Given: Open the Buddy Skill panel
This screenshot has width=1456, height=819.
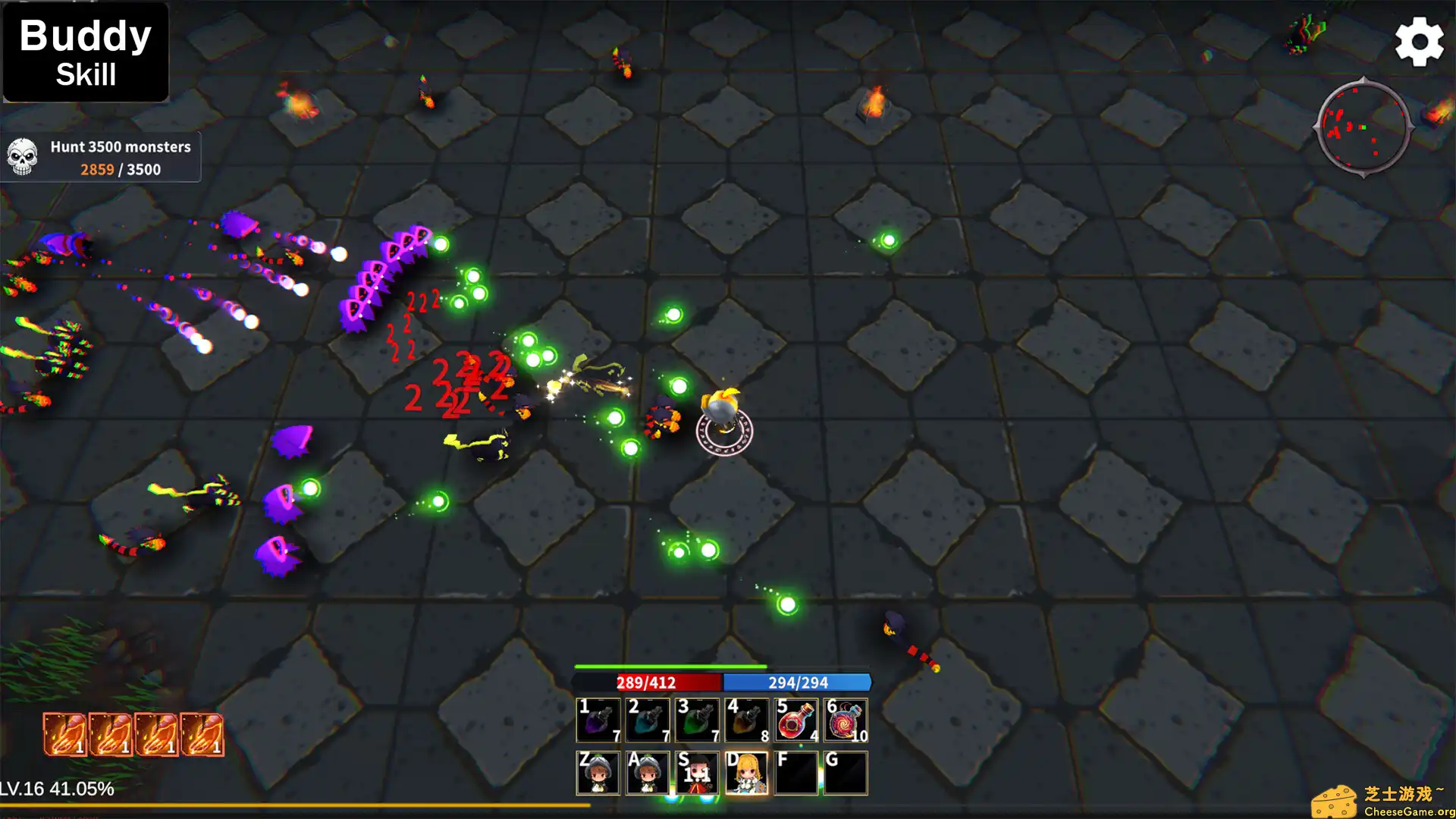Looking at the screenshot, I should (x=86, y=53).
